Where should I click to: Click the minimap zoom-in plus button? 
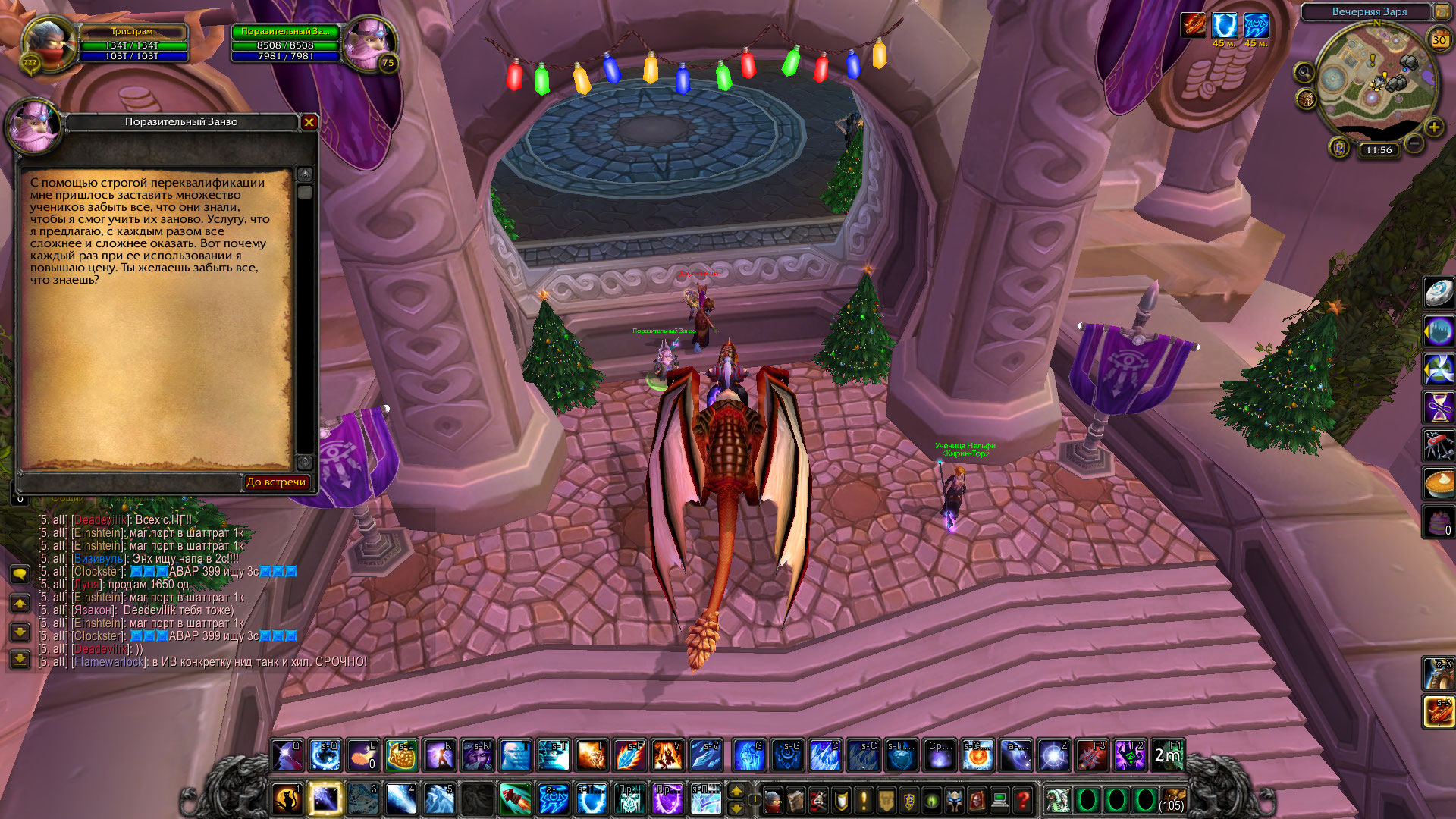pos(1434,127)
